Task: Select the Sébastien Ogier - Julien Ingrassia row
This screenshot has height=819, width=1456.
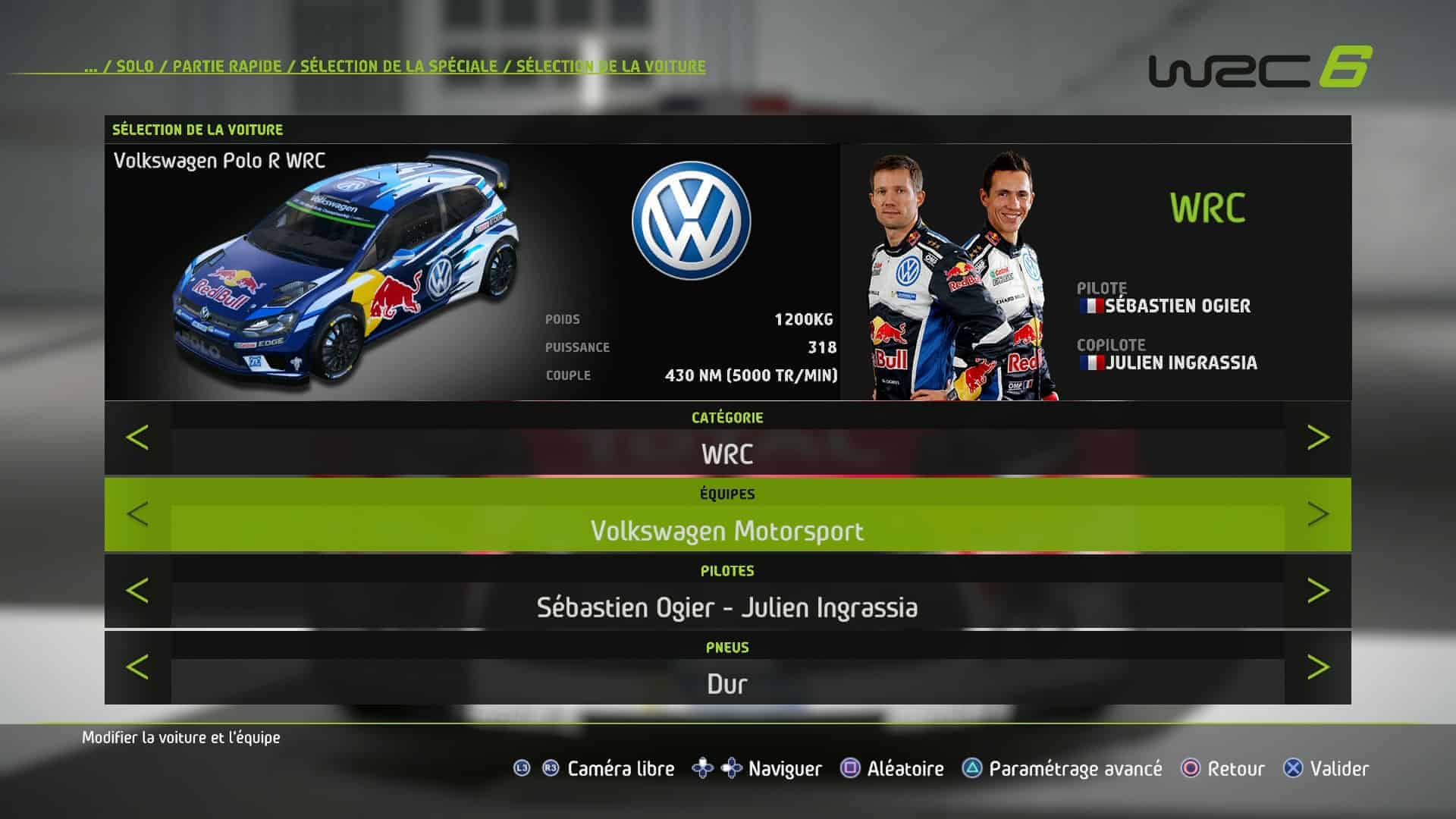Action: [x=727, y=607]
